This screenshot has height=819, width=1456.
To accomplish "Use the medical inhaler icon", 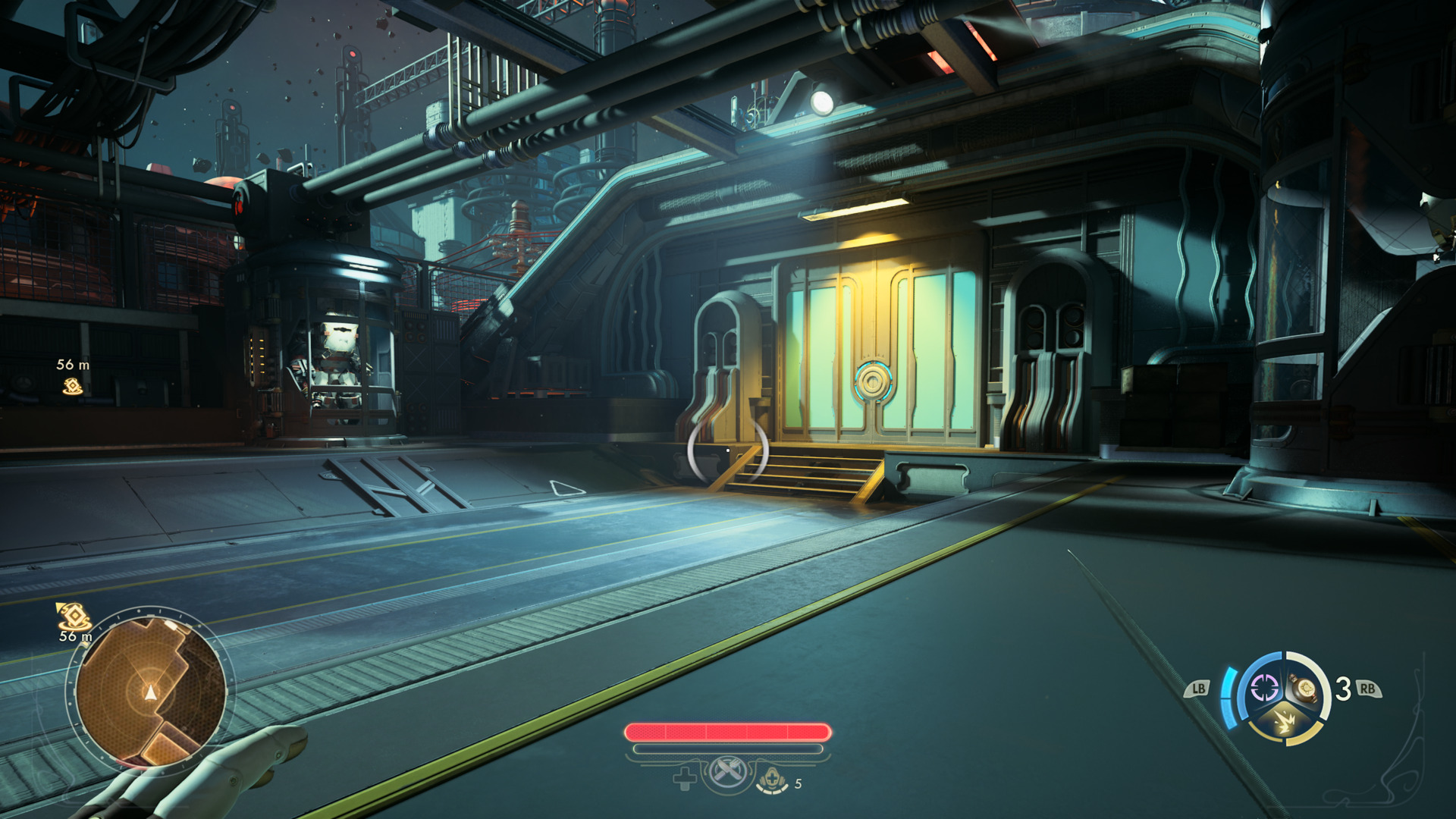I will coord(771,780).
